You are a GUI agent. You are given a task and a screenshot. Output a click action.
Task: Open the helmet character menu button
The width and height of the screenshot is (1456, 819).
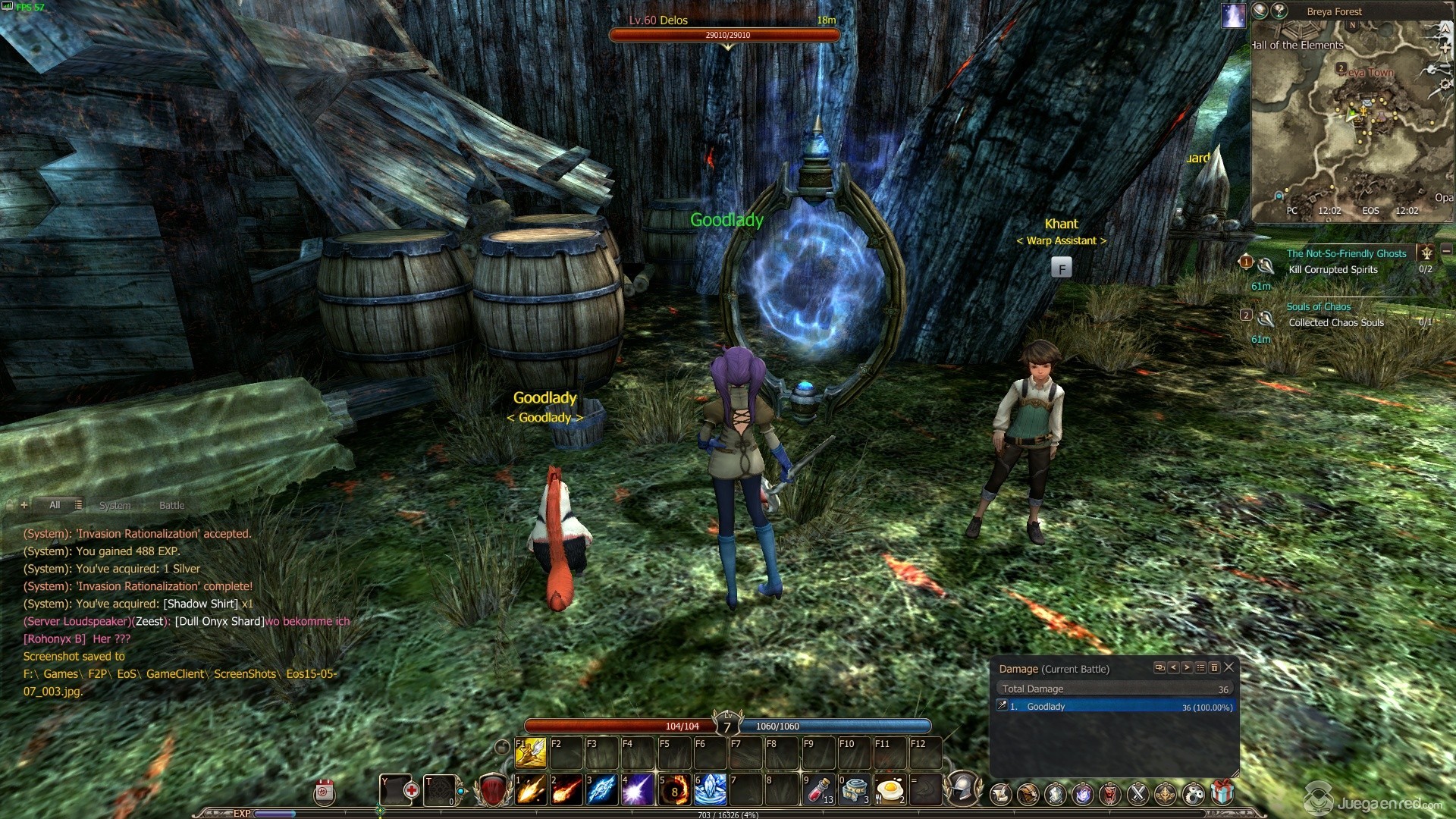(963, 789)
